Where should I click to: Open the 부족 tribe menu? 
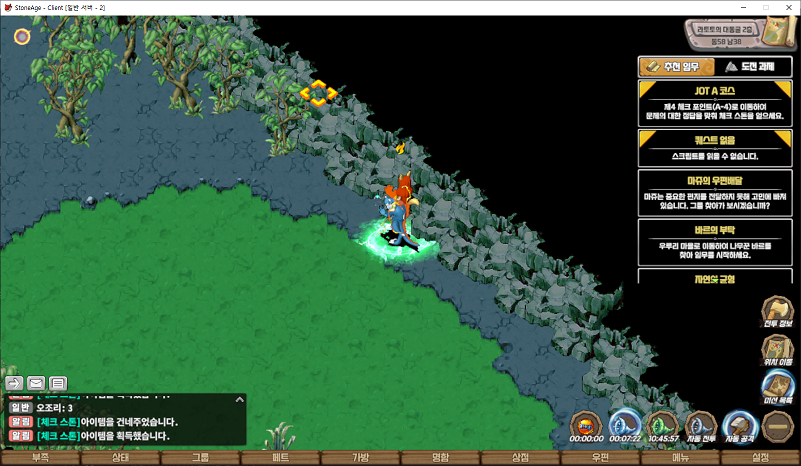[x=40, y=458]
